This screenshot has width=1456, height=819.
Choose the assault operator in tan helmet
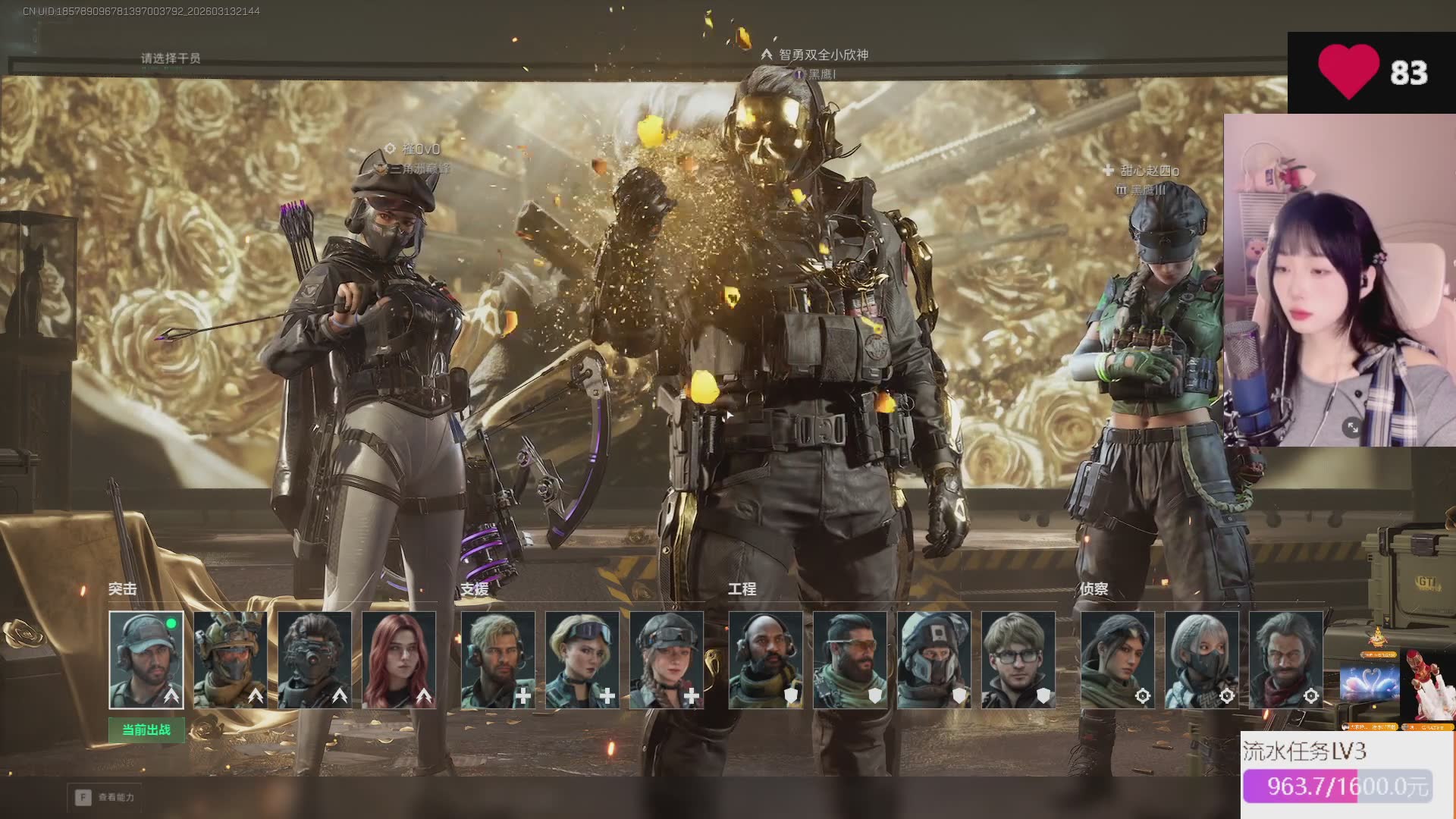(x=230, y=660)
